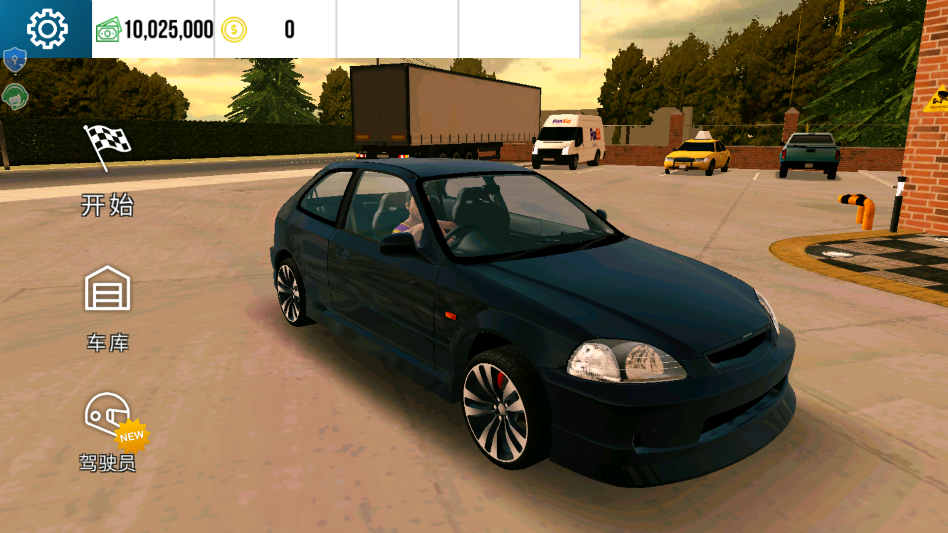Screen dimensions: 948x533
Task: Tap the gold coin balance display
Action: 258,29
